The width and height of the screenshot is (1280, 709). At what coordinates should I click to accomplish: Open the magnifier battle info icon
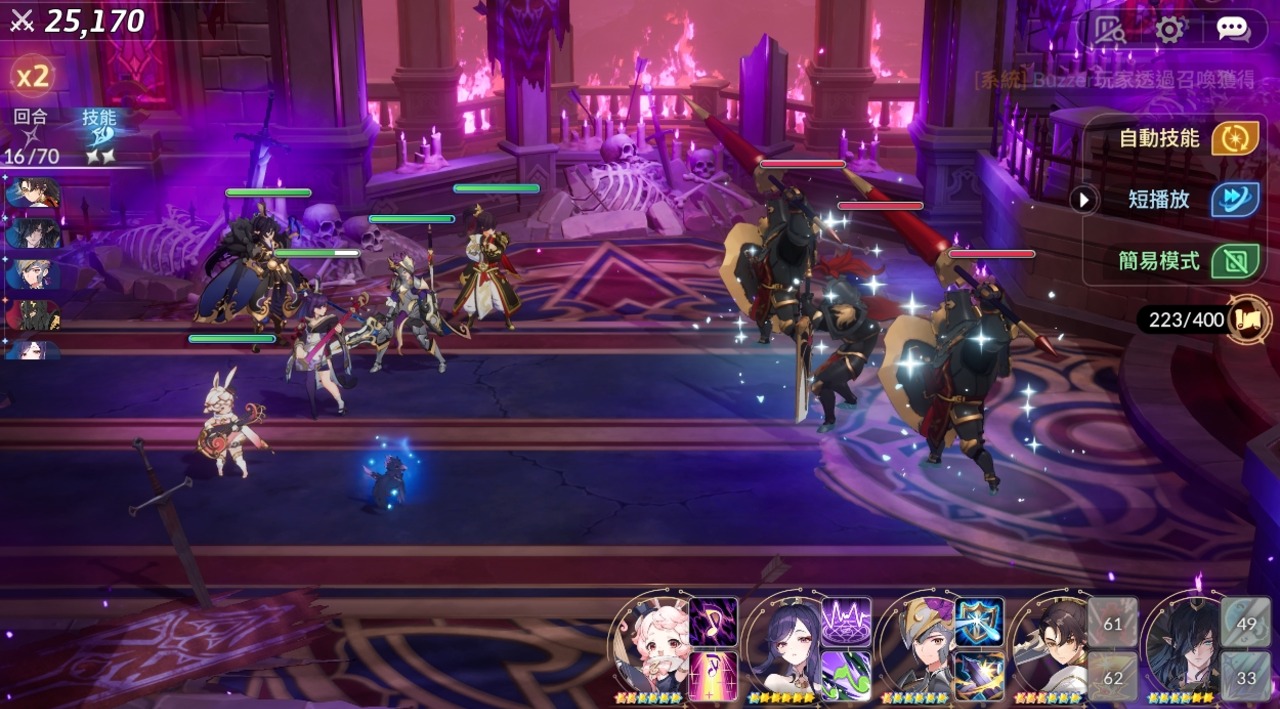[1108, 29]
